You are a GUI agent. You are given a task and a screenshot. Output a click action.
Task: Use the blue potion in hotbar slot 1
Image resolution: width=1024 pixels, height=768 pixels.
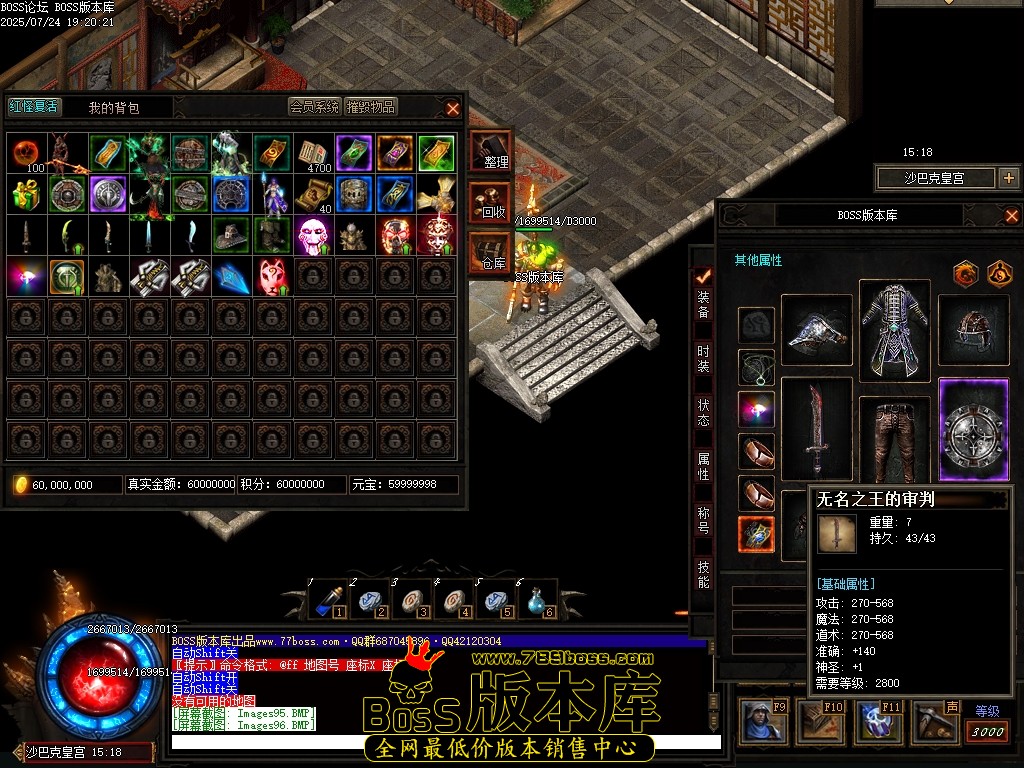coord(329,600)
